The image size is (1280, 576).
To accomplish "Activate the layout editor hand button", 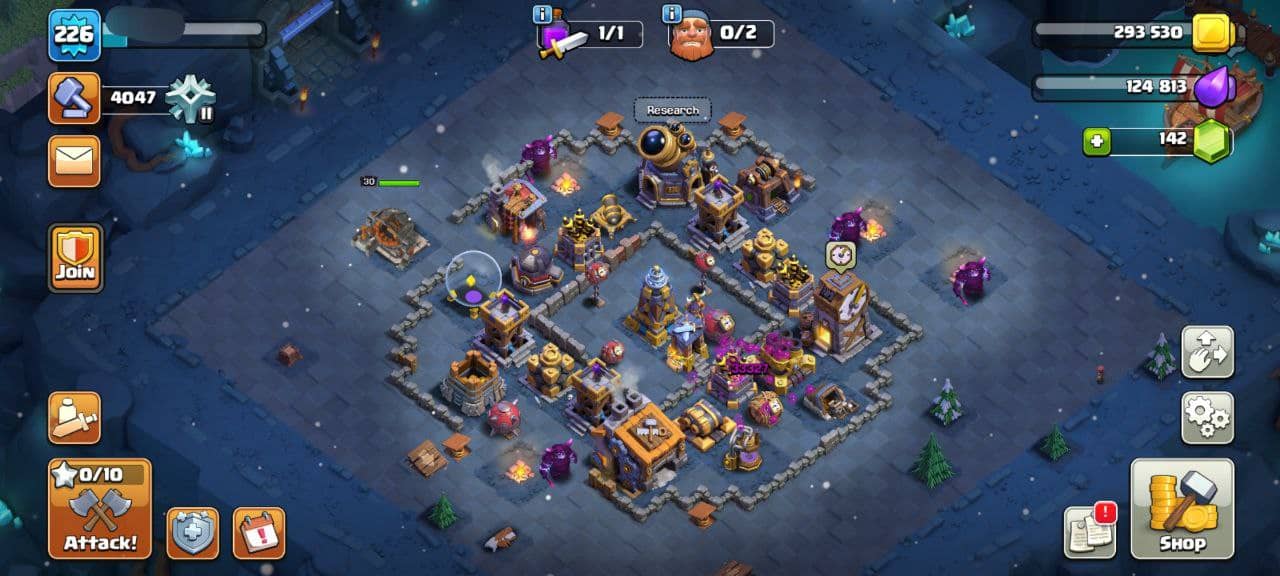I will [x=1207, y=352].
